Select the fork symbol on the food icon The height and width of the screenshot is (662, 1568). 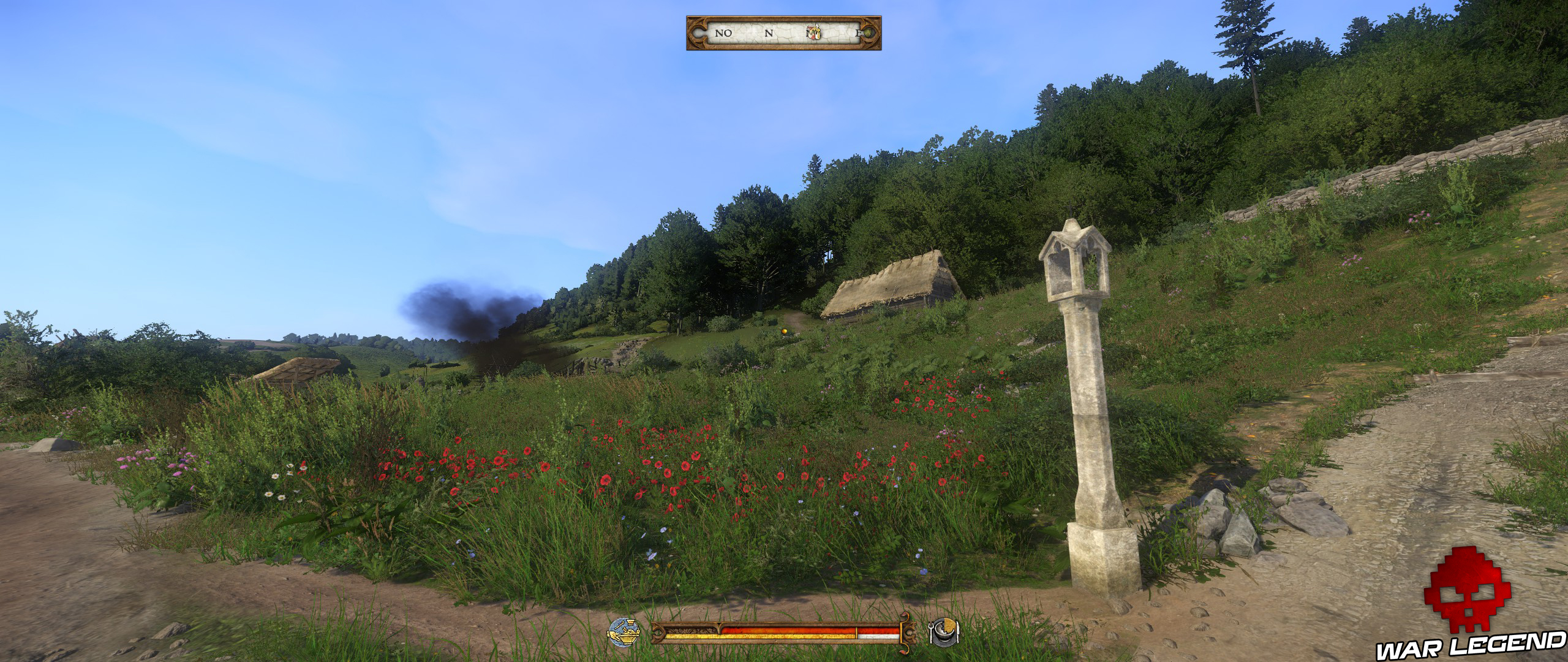pos(932,633)
